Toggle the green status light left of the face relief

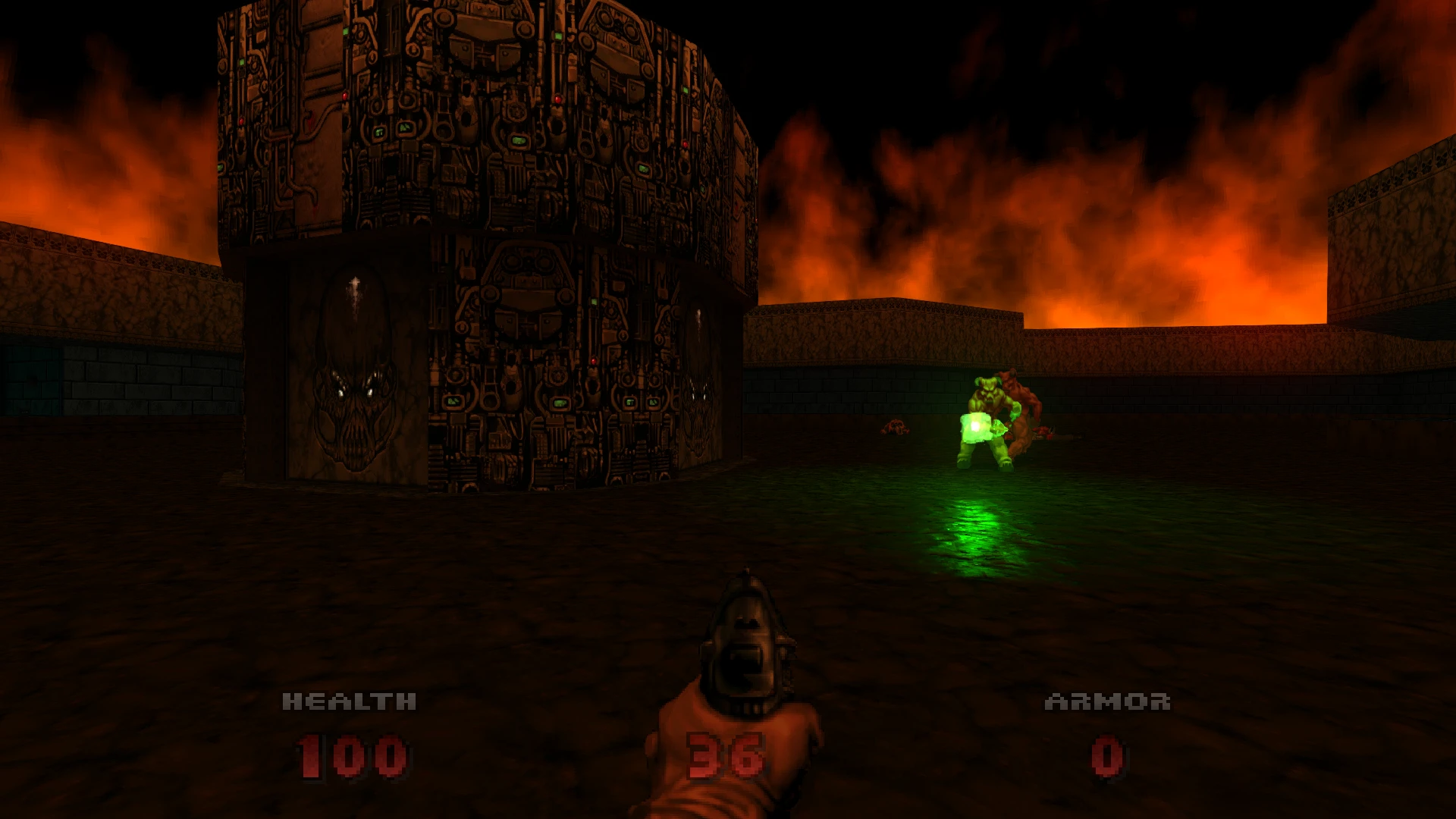tap(454, 401)
